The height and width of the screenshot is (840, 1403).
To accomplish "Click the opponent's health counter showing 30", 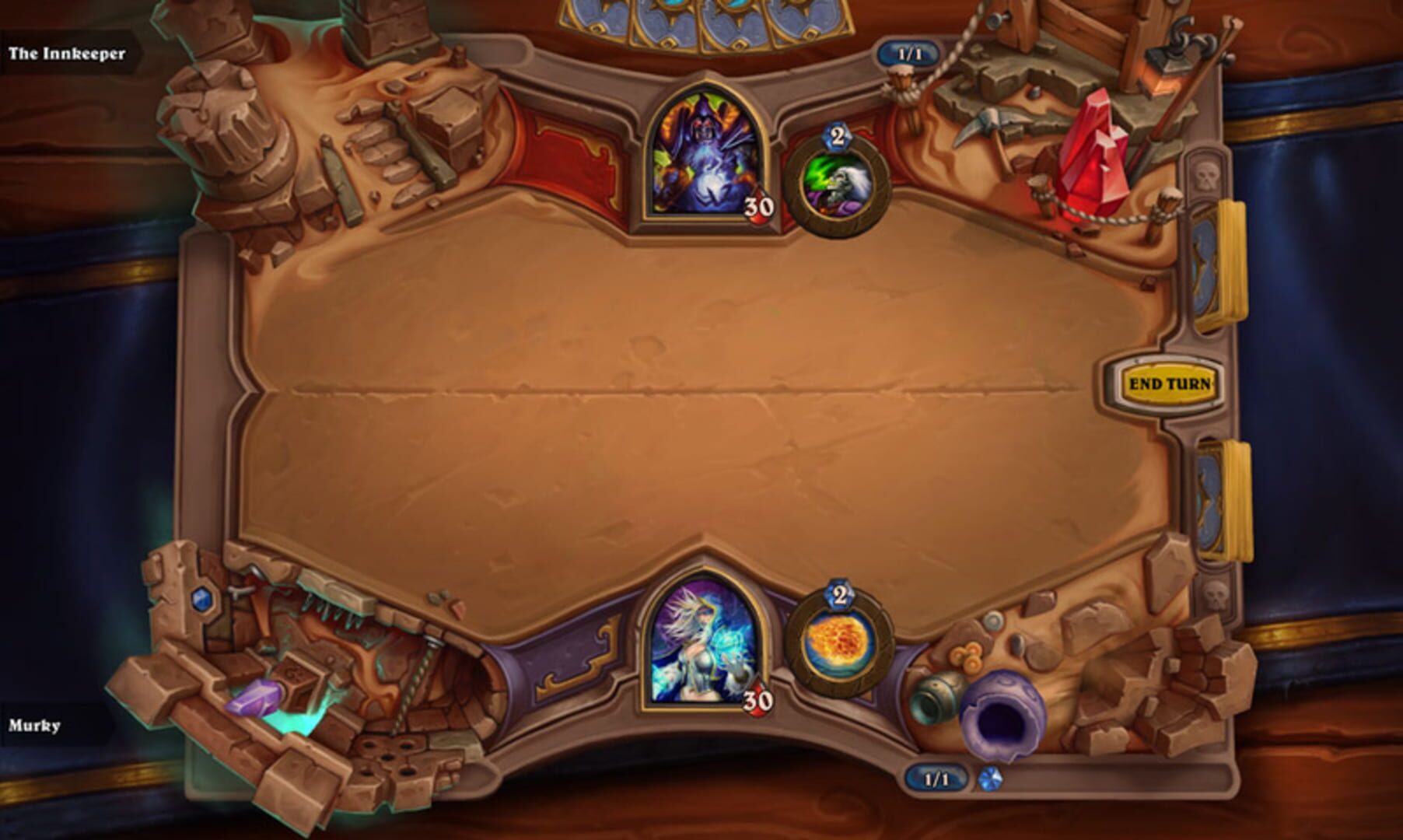I will (x=760, y=207).
